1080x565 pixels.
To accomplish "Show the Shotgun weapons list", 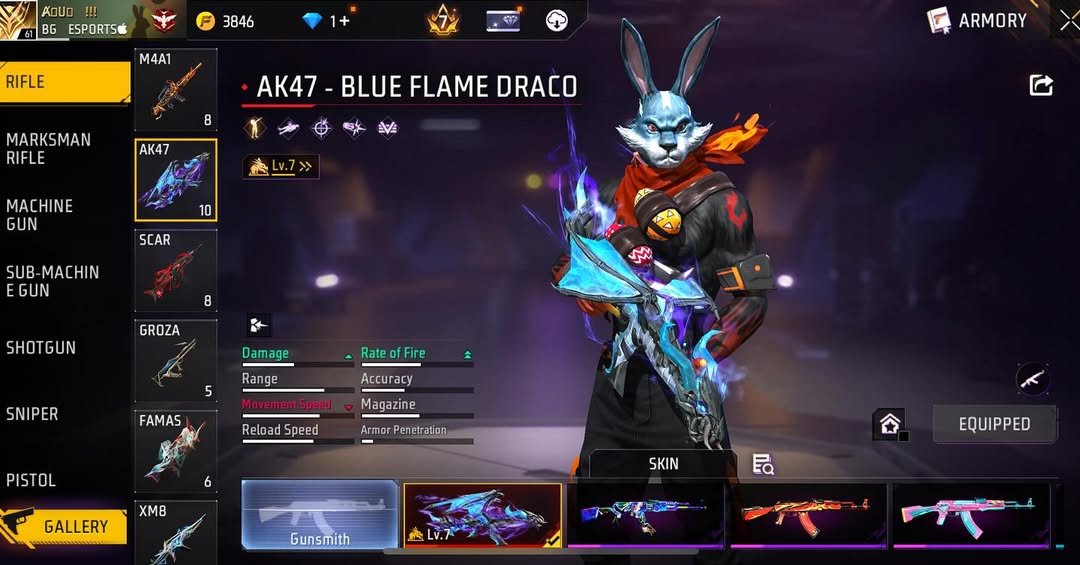I will coord(41,348).
